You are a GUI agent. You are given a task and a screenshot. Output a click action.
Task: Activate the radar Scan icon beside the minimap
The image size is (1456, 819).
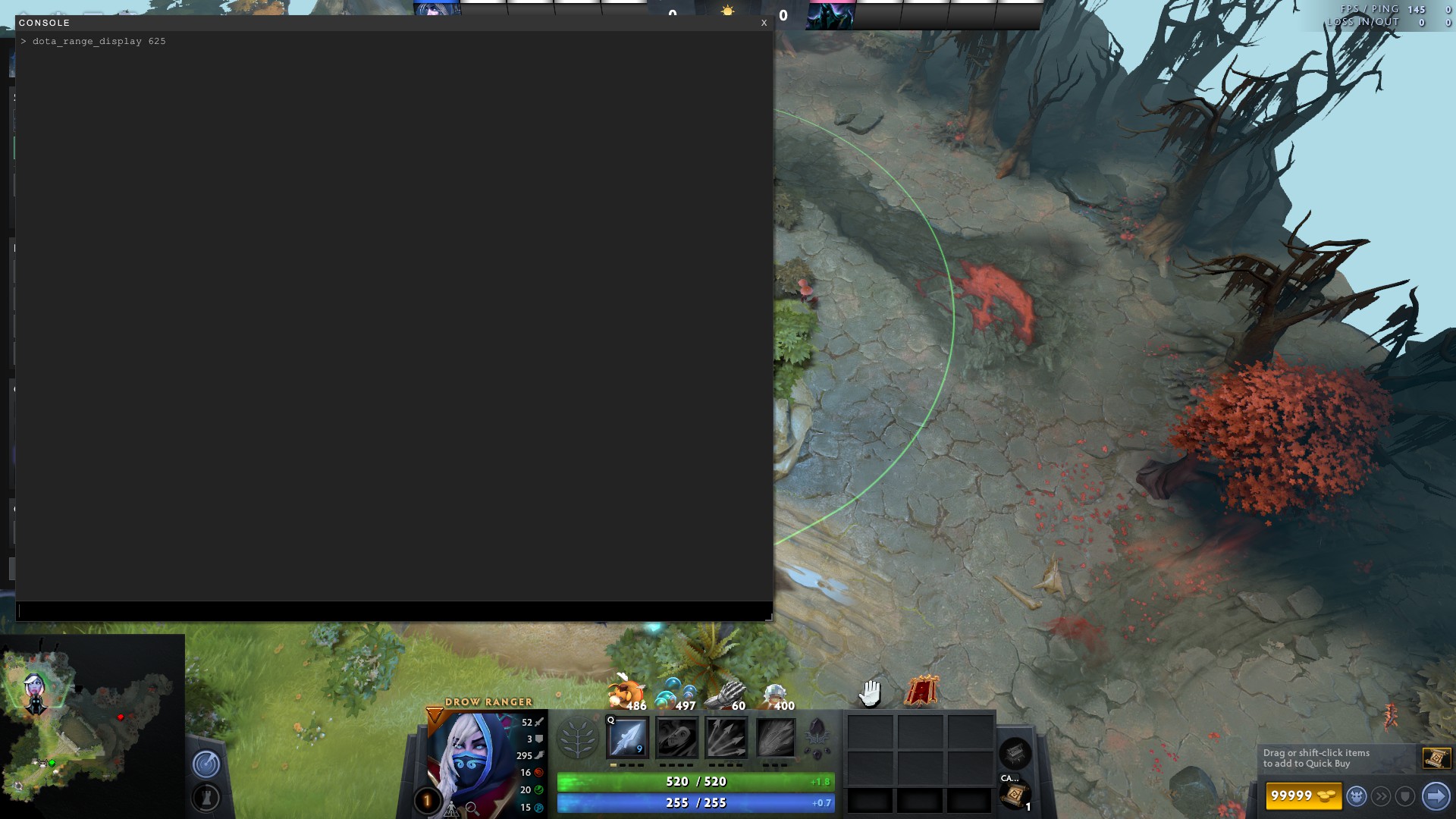[x=205, y=764]
